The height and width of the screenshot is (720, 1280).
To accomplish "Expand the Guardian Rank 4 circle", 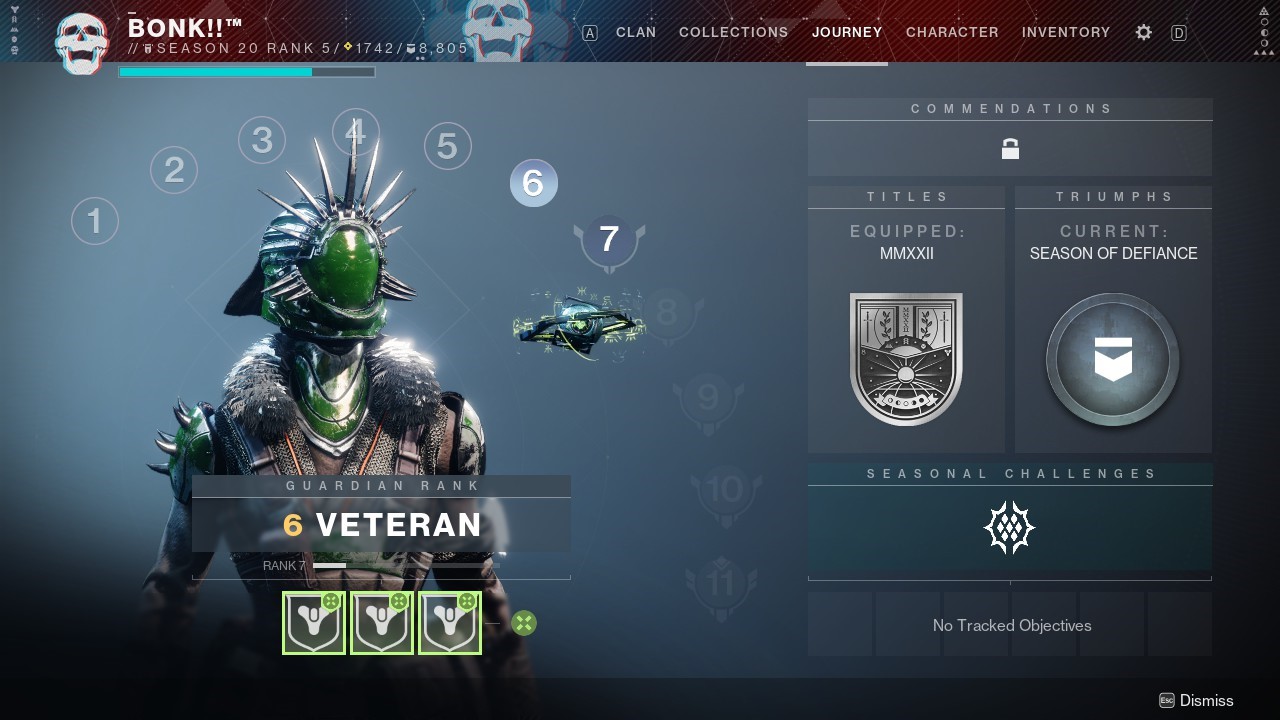I will tap(356, 131).
